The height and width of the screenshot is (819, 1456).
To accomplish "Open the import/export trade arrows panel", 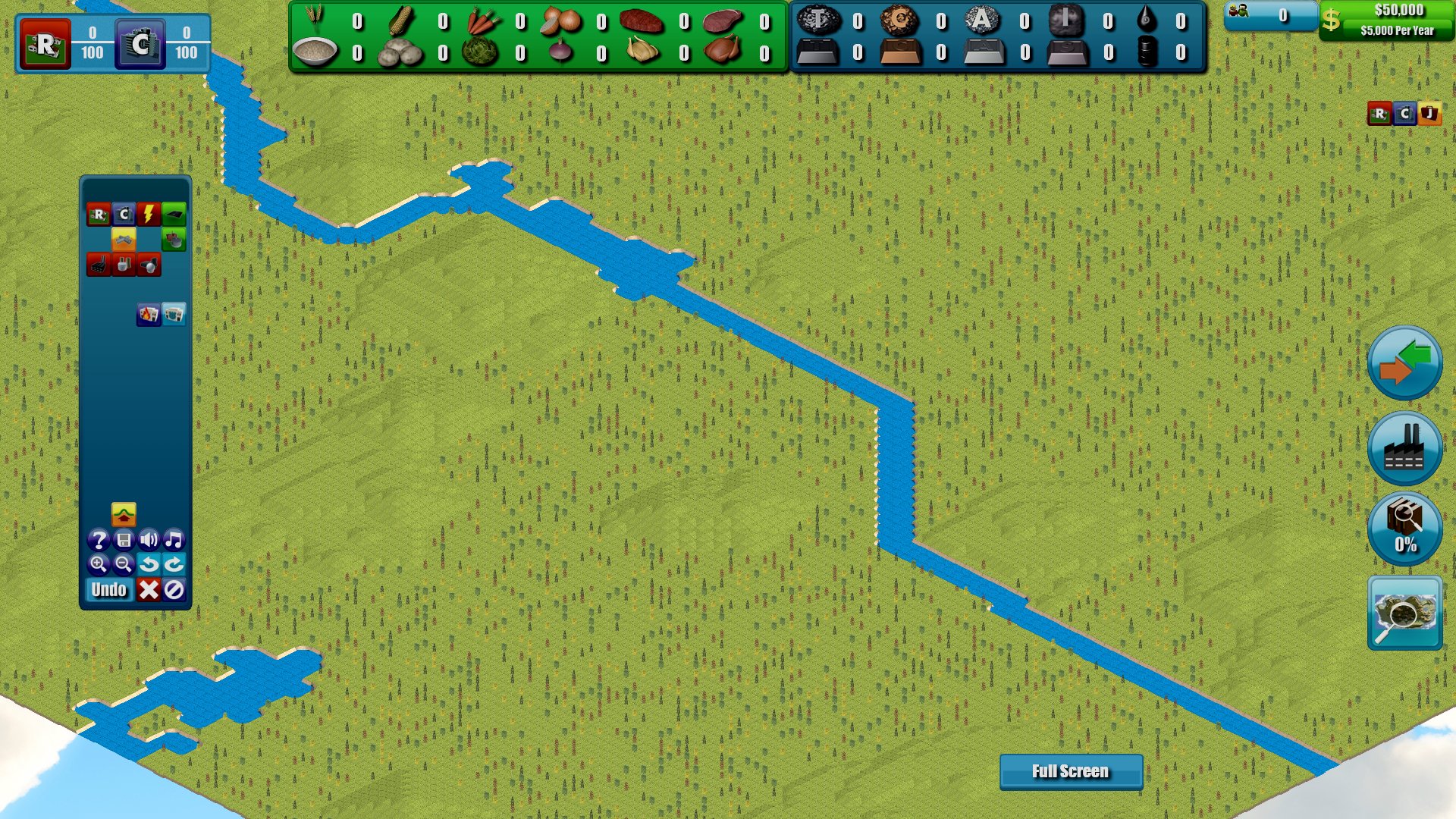I will pyautogui.click(x=1404, y=363).
